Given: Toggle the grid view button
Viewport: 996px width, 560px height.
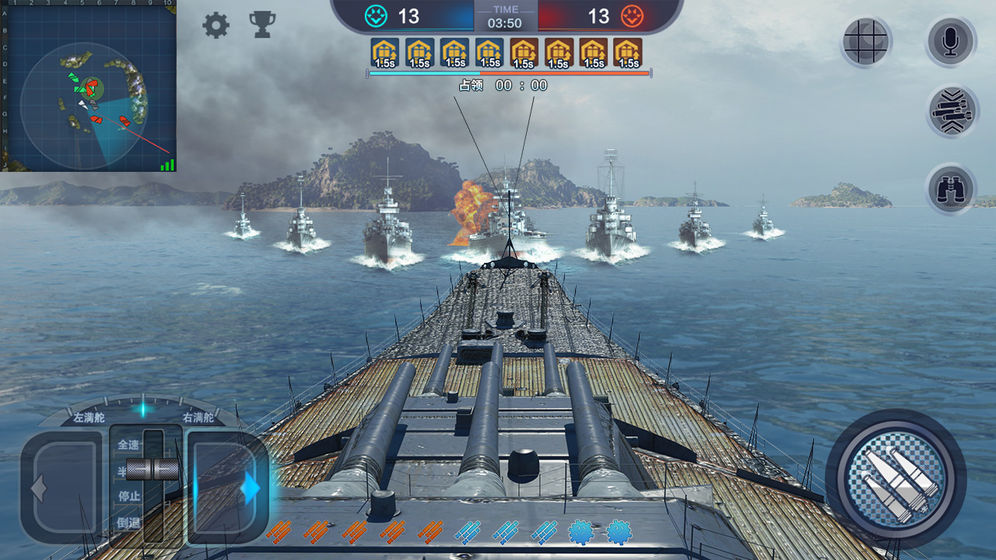Looking at the screenshot, I should click(866, 42).
